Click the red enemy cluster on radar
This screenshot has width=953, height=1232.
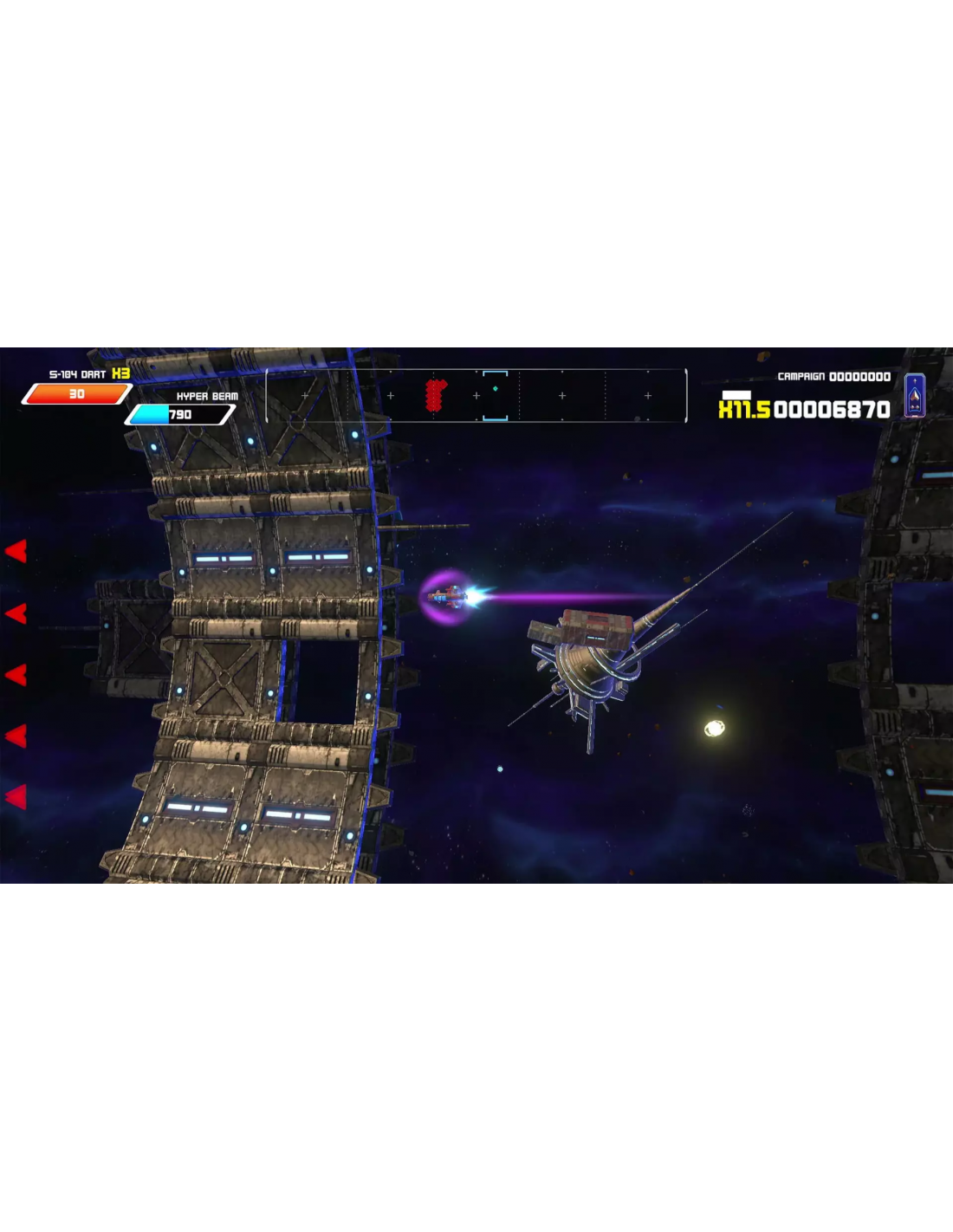(436, 395)
